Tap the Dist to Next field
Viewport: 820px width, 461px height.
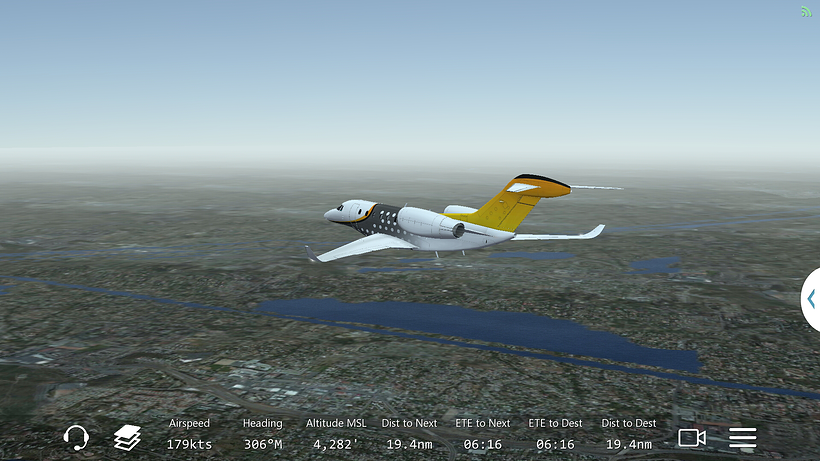click(x=409, y=434)
